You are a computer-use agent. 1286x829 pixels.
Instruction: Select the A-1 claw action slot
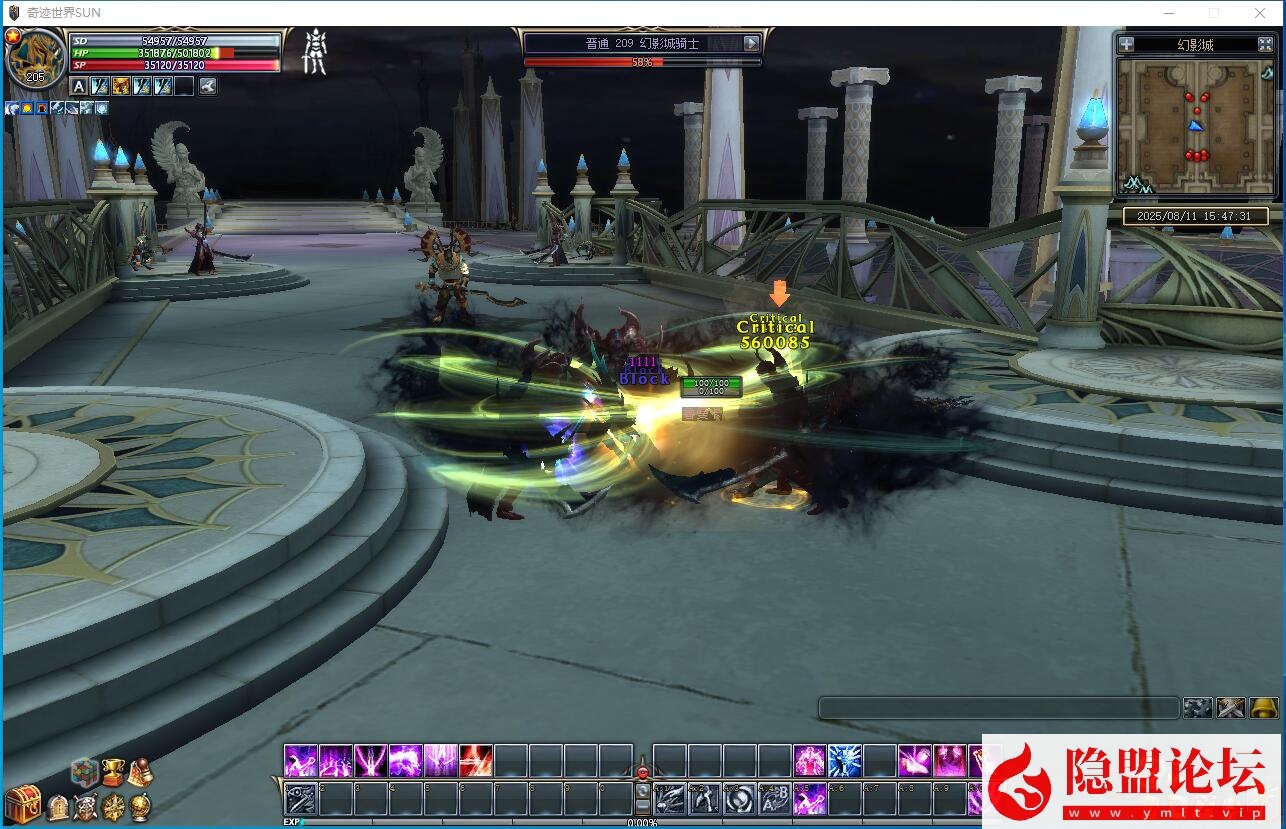tap(669, 799)
